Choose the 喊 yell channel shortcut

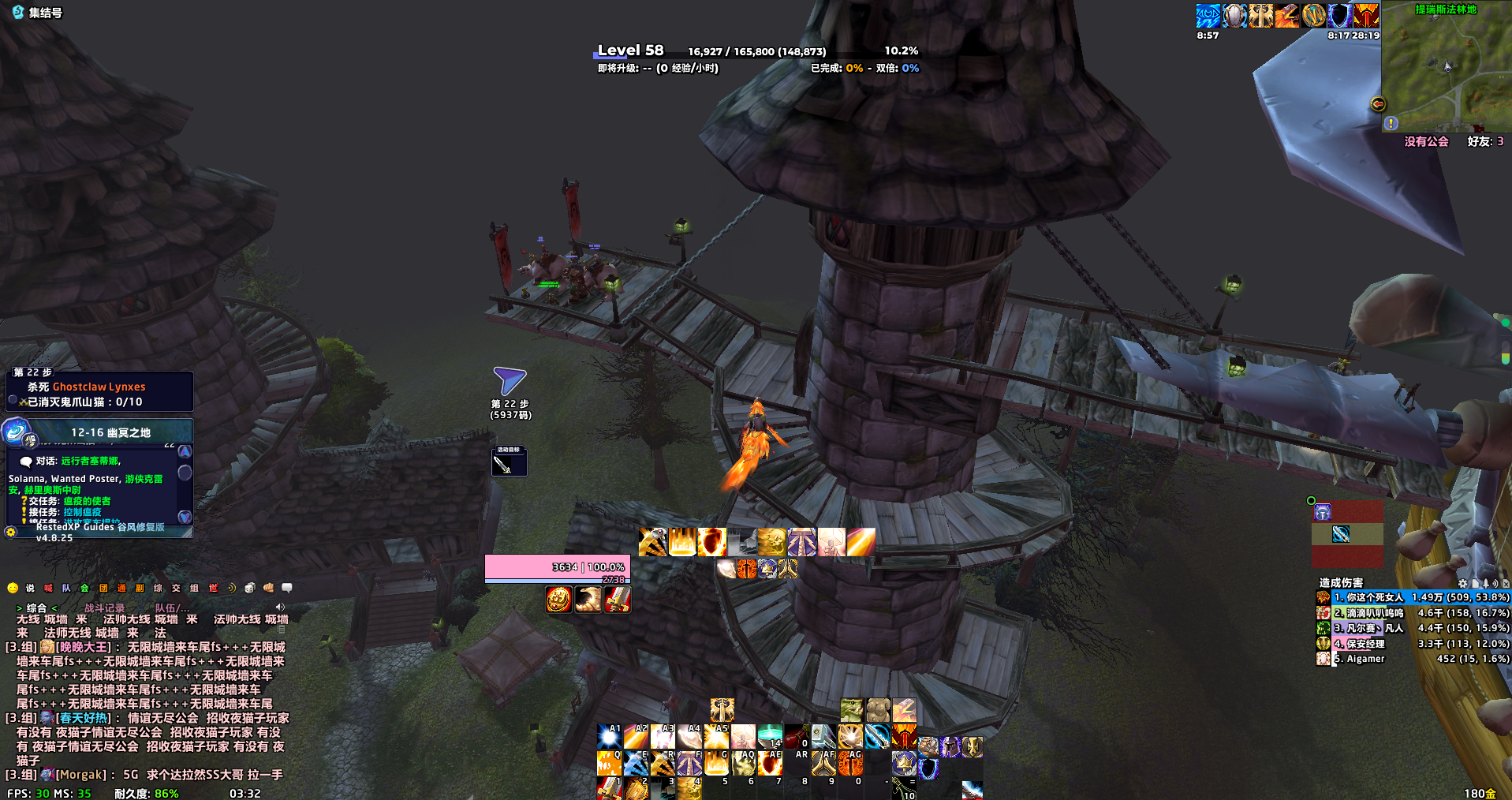tap(48, 589)
